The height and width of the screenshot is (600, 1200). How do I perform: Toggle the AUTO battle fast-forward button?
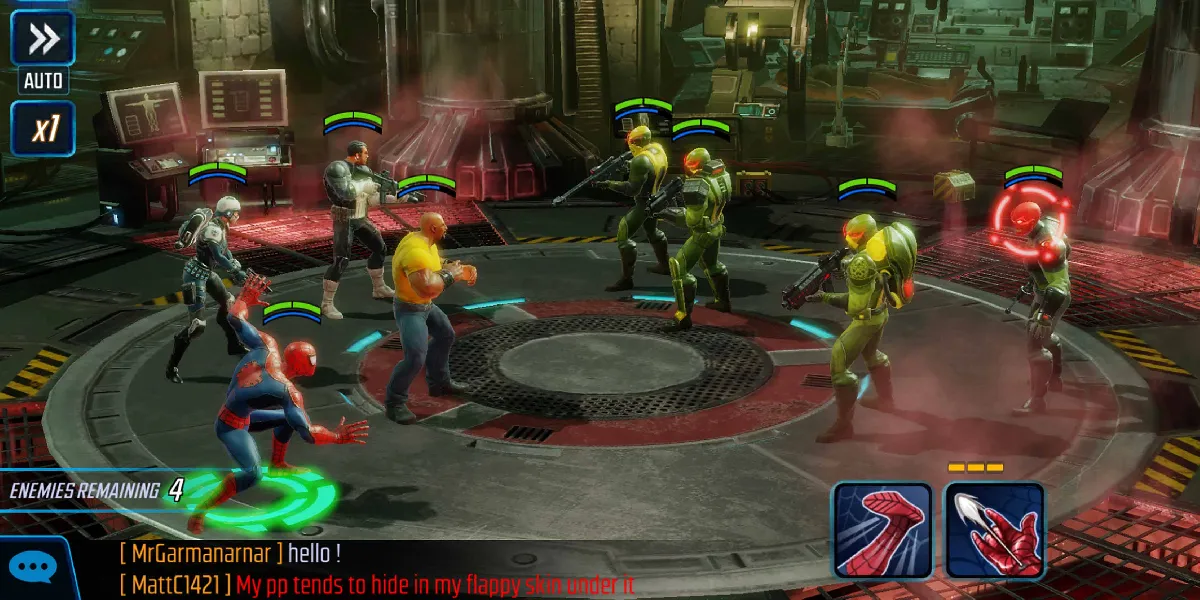(42, 40)
